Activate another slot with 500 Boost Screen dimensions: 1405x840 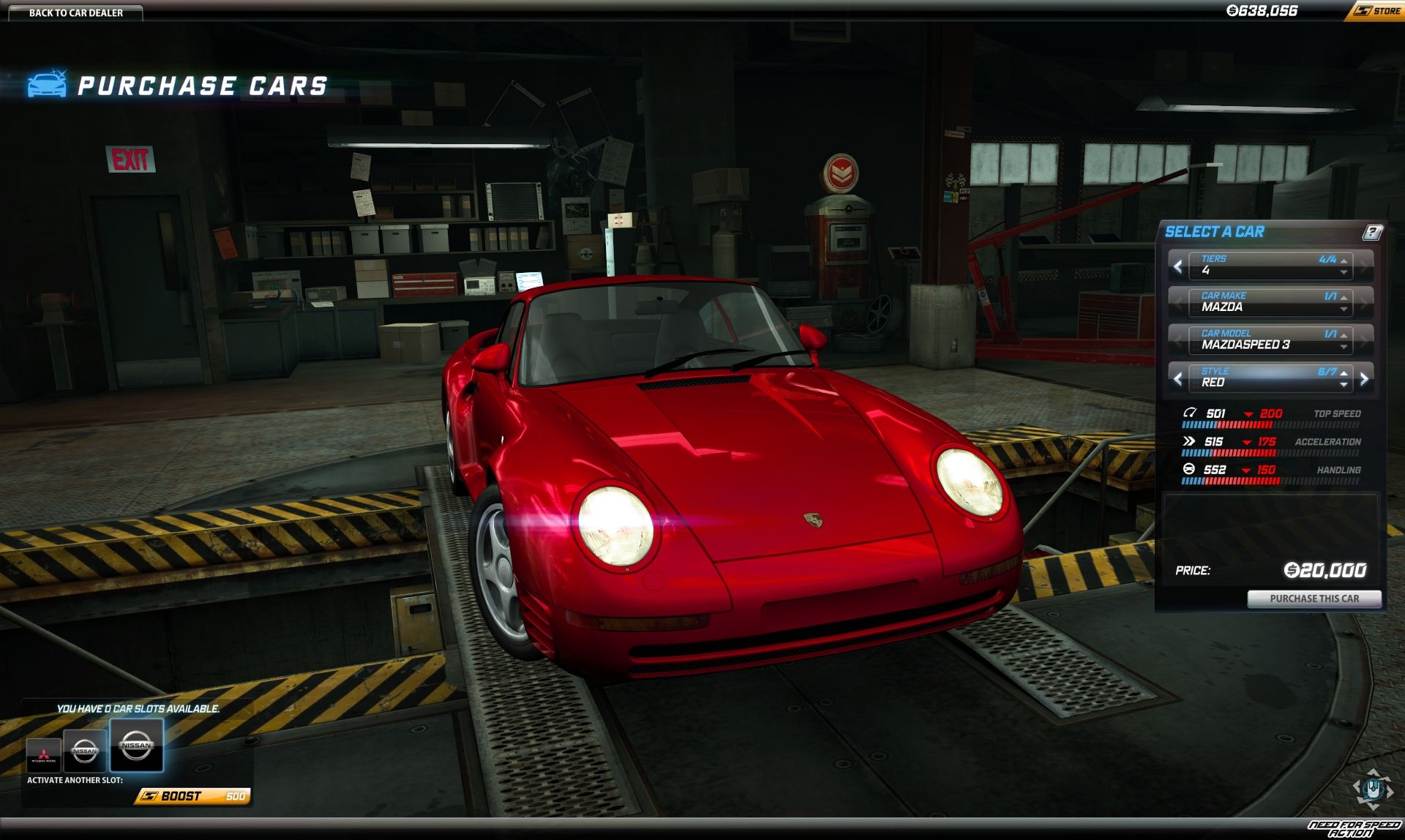(x=193, y=796)
